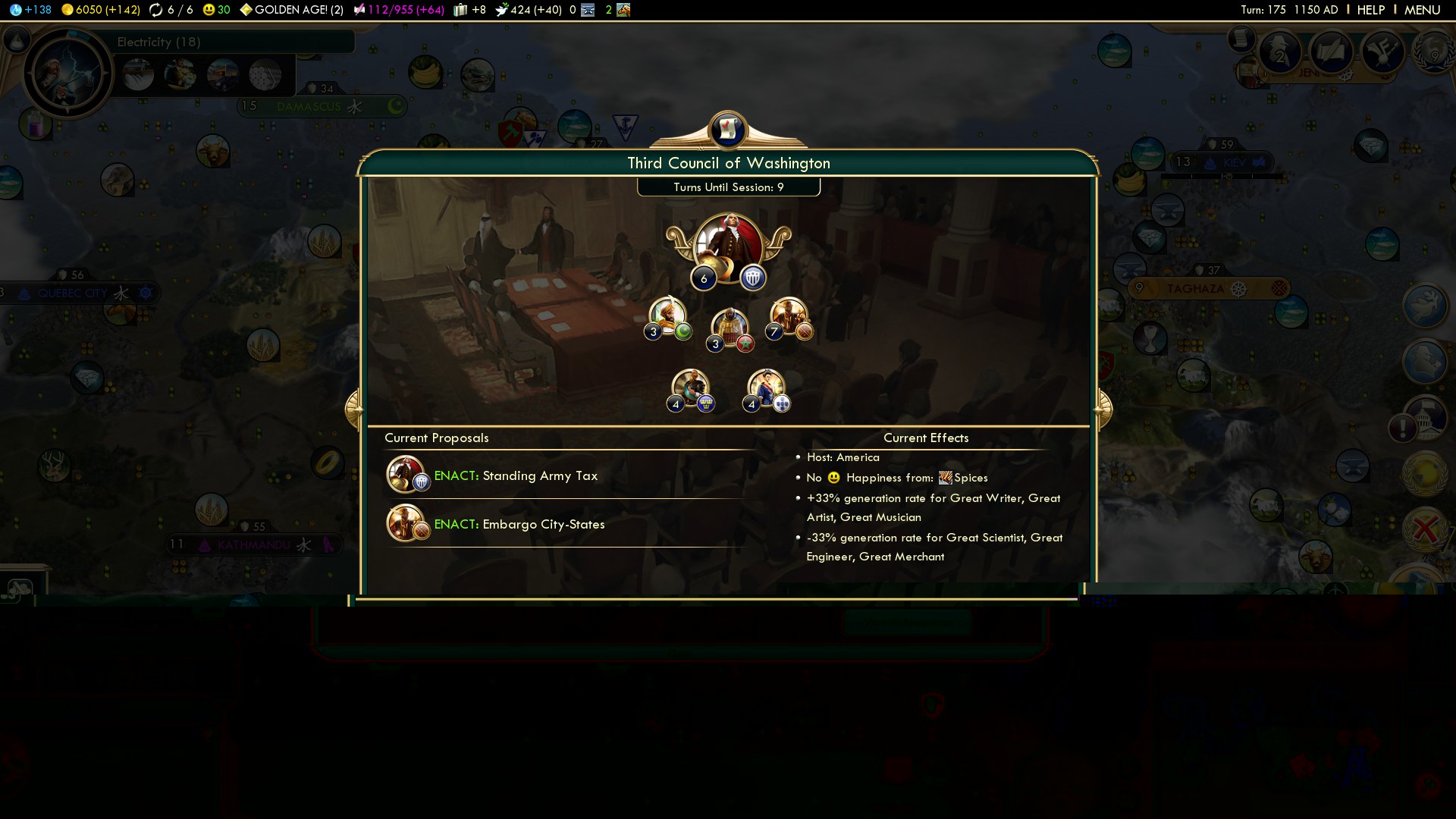
Task: Open the Electricity research button
Action: tap(68, 73)
